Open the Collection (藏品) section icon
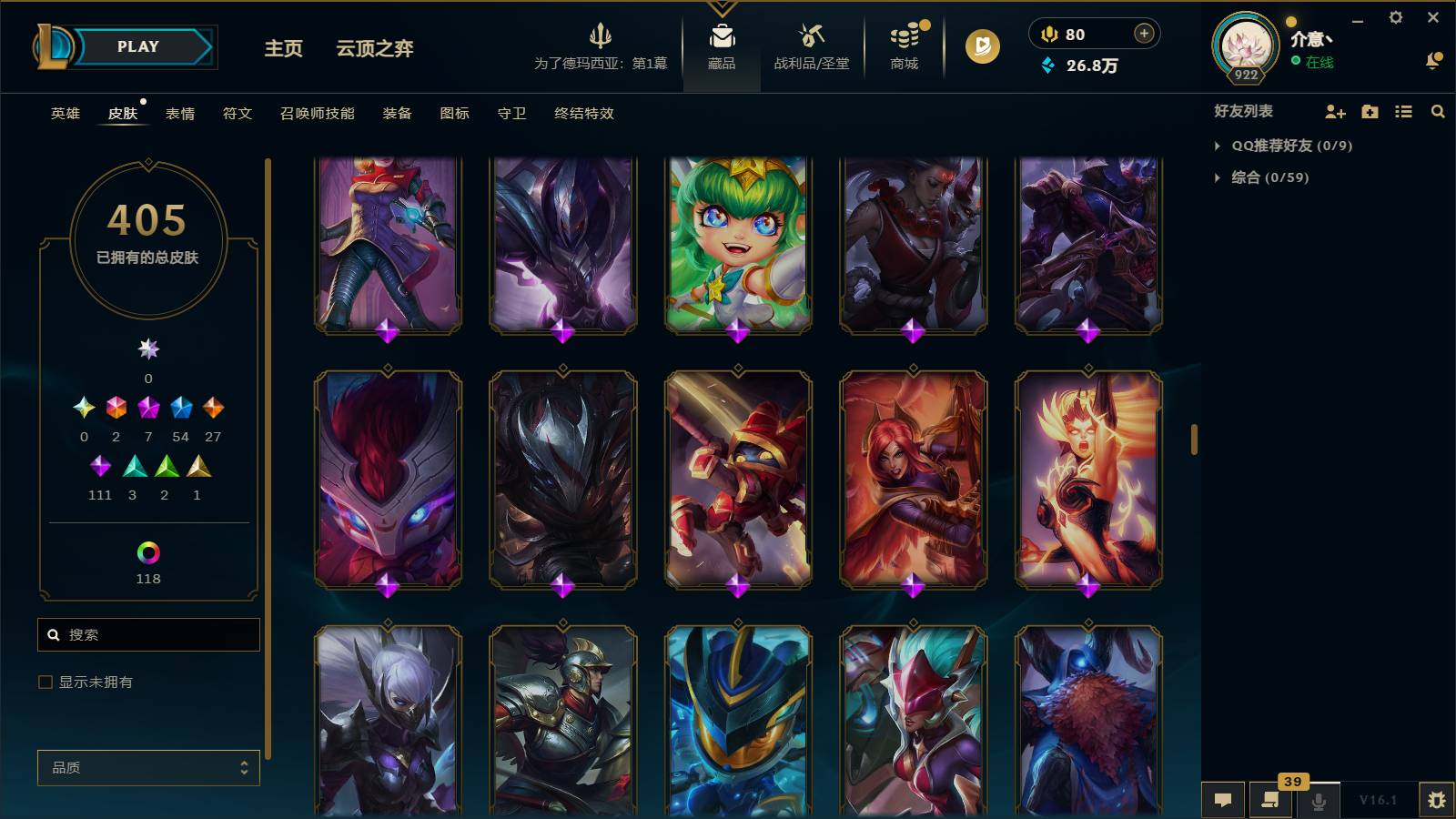The width and height of the screenshot is (1456, 819). coord(721,41)
